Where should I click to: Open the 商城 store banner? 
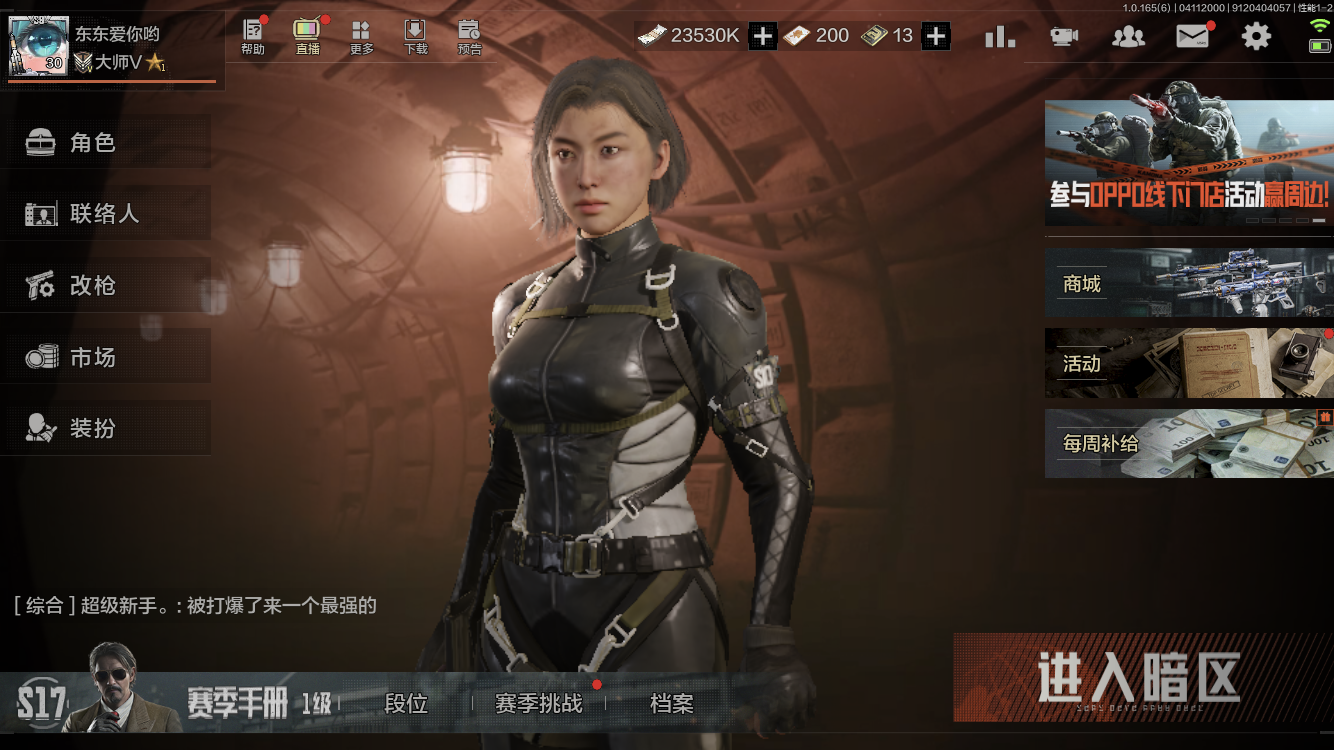(x=1188, y=283)
